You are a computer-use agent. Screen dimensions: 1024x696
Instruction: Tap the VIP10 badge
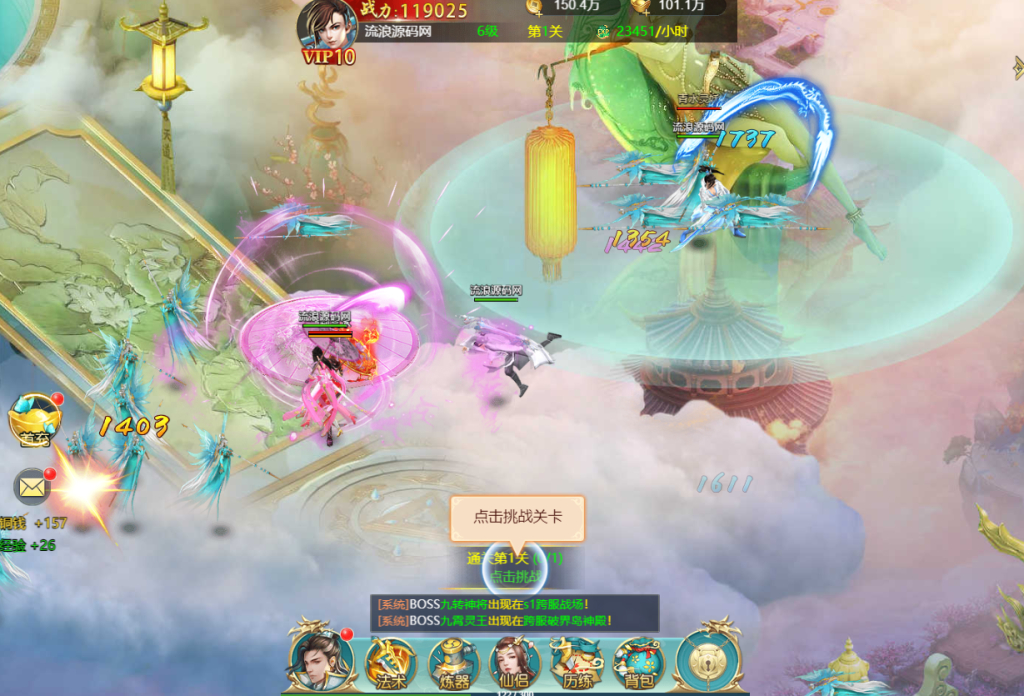tap(329, 57)
